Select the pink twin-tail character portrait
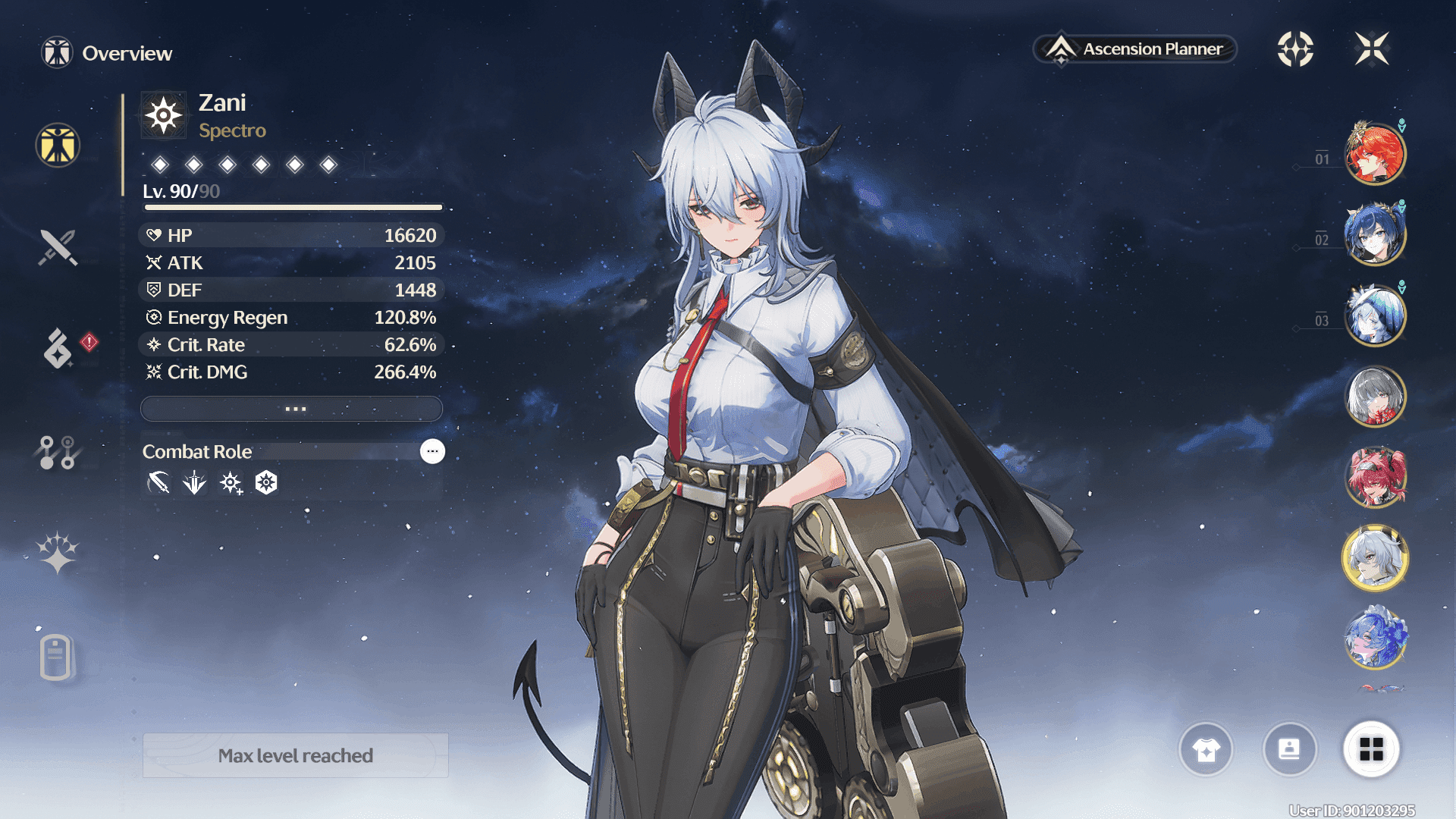Screen dimensions: 1456x819 coord(1375,478)
